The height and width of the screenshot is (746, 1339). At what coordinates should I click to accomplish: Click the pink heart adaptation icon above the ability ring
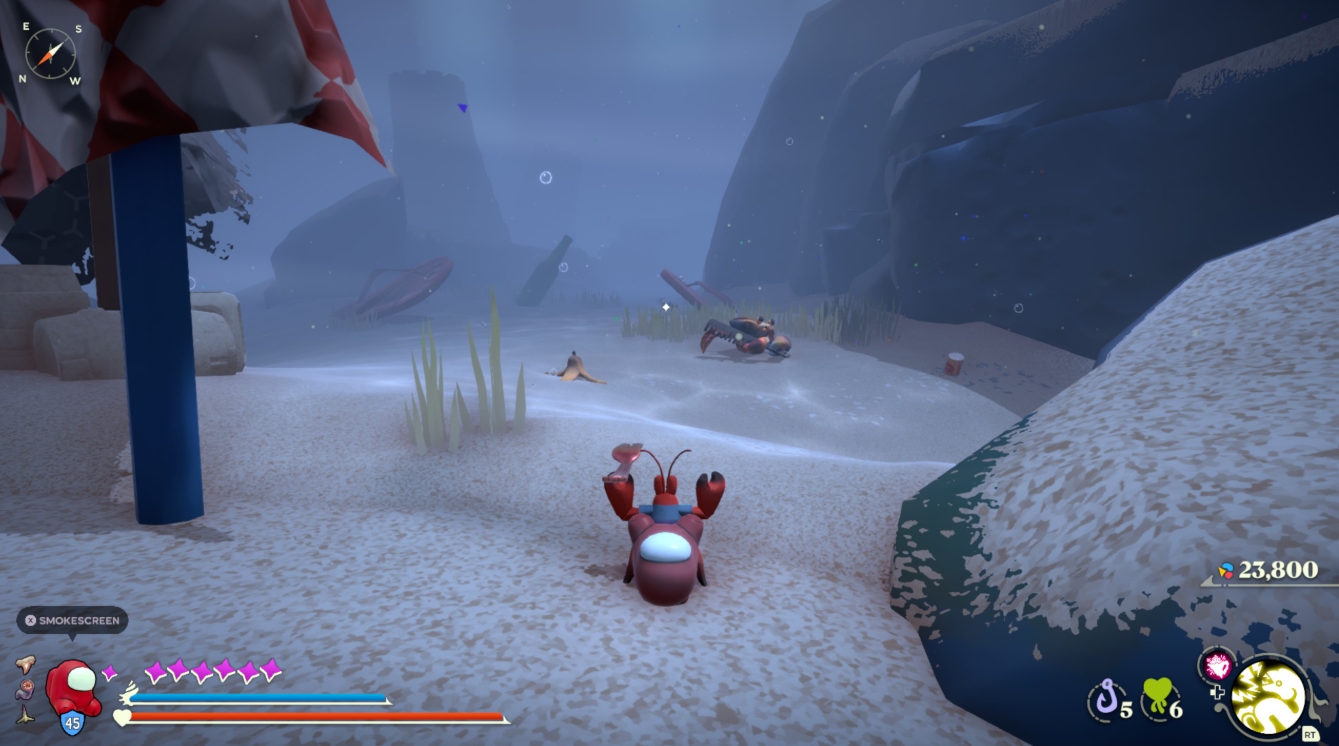1217,667
